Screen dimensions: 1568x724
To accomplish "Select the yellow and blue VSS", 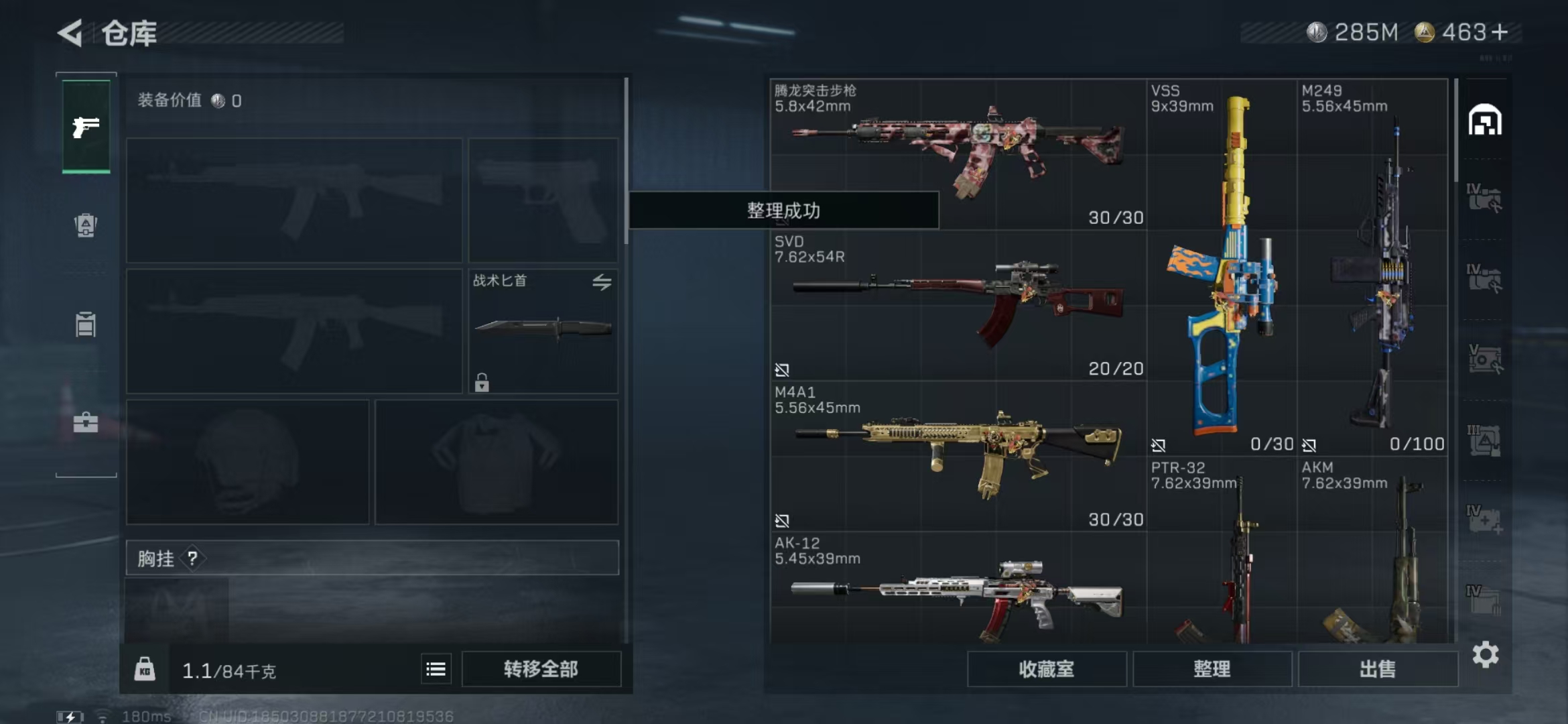I will click(1221, 268).
